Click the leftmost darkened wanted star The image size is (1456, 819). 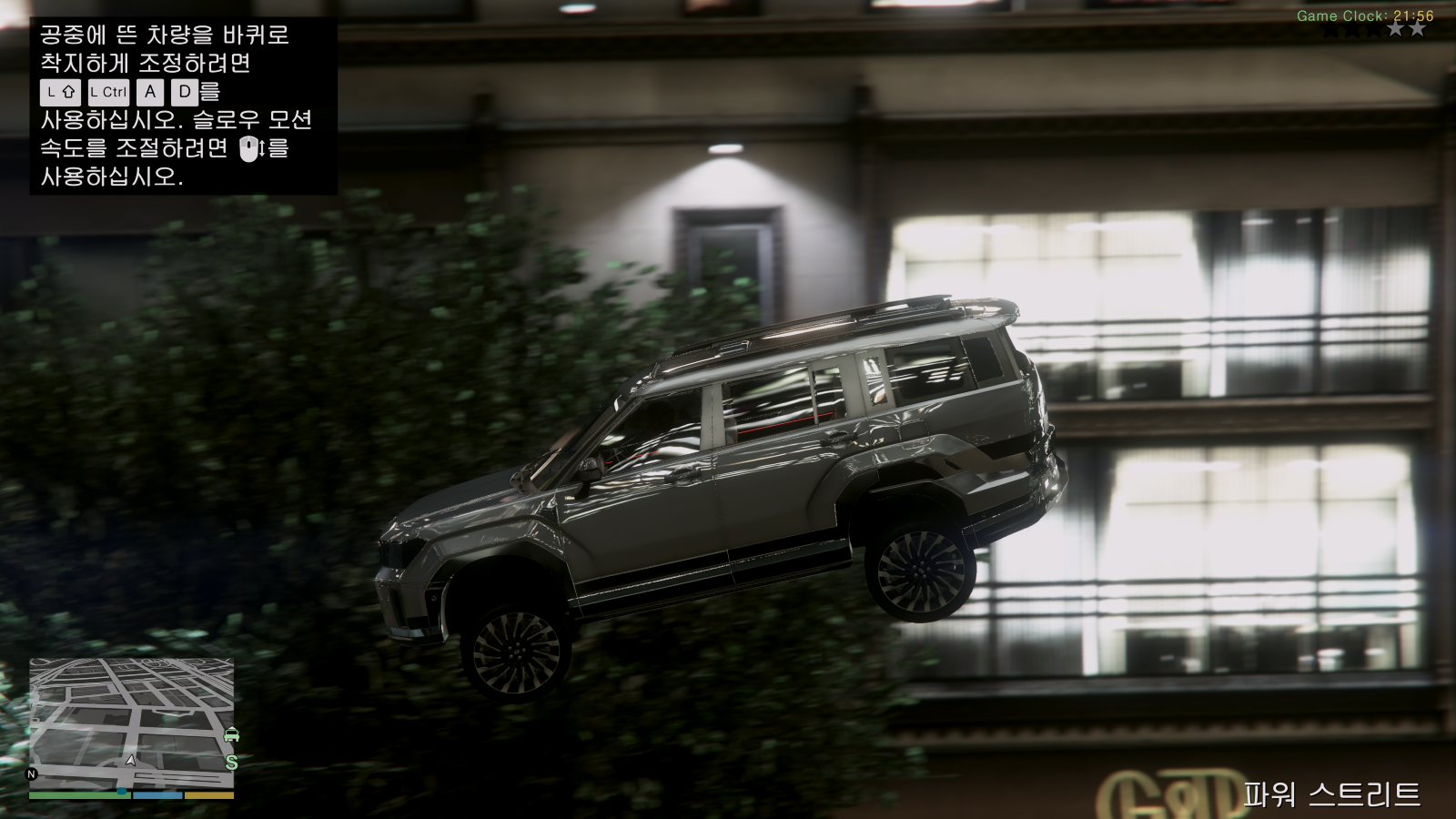click(x=1330, y=29)
